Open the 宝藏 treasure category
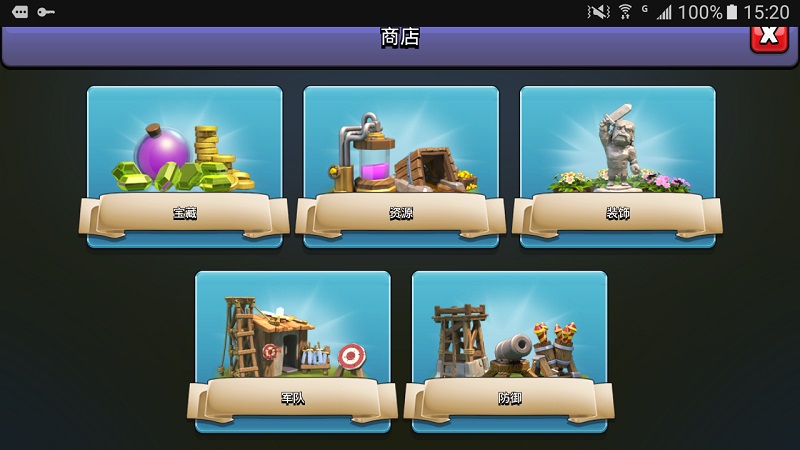Viewport: 800px width, 450px height. click(x=184, y=166)
